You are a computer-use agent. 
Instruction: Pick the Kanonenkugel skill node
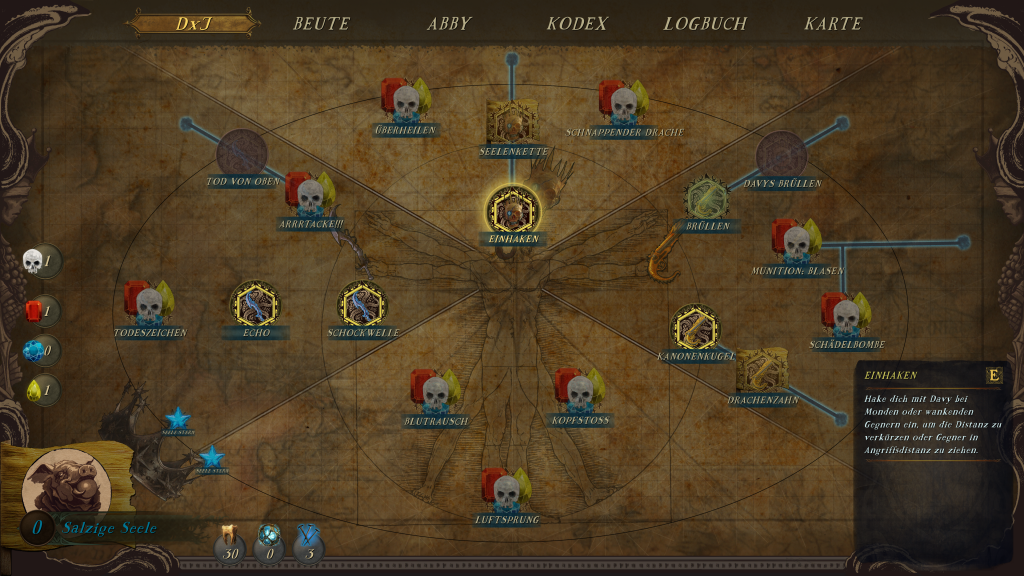coord(695,328)
